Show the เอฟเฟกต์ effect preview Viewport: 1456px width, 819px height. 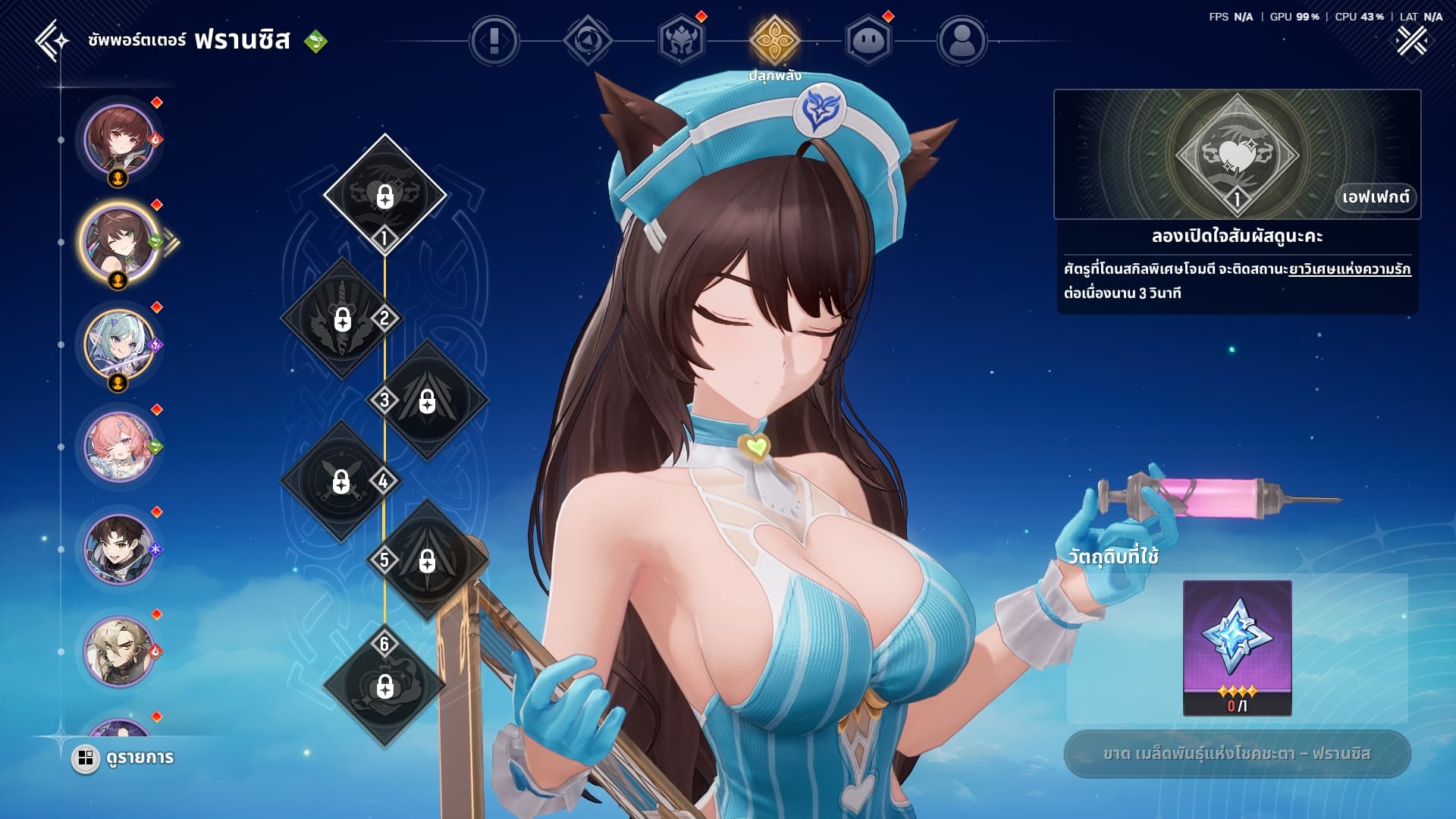[x=1375, y=197]
